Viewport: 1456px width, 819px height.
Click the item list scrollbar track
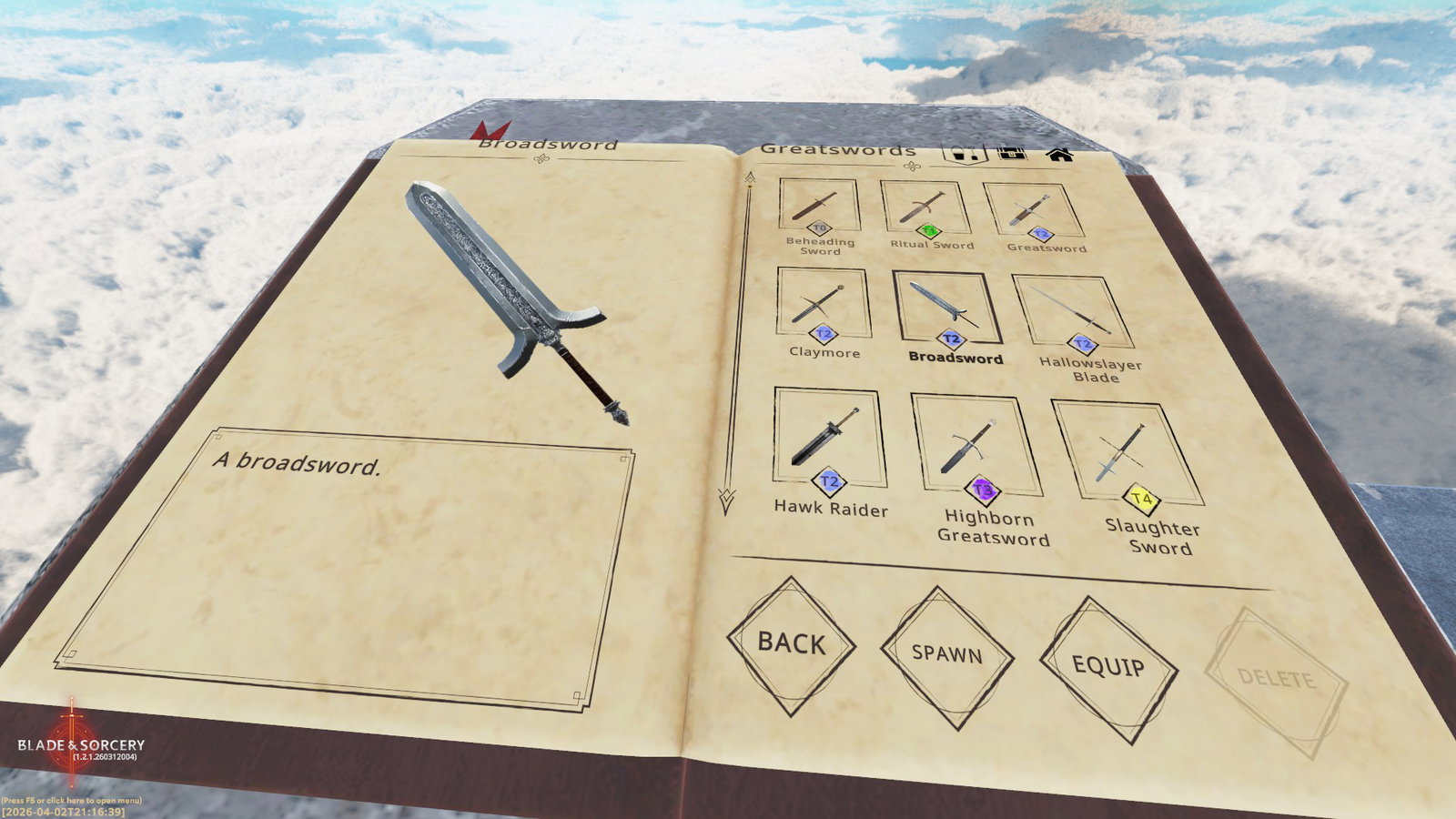739,337
